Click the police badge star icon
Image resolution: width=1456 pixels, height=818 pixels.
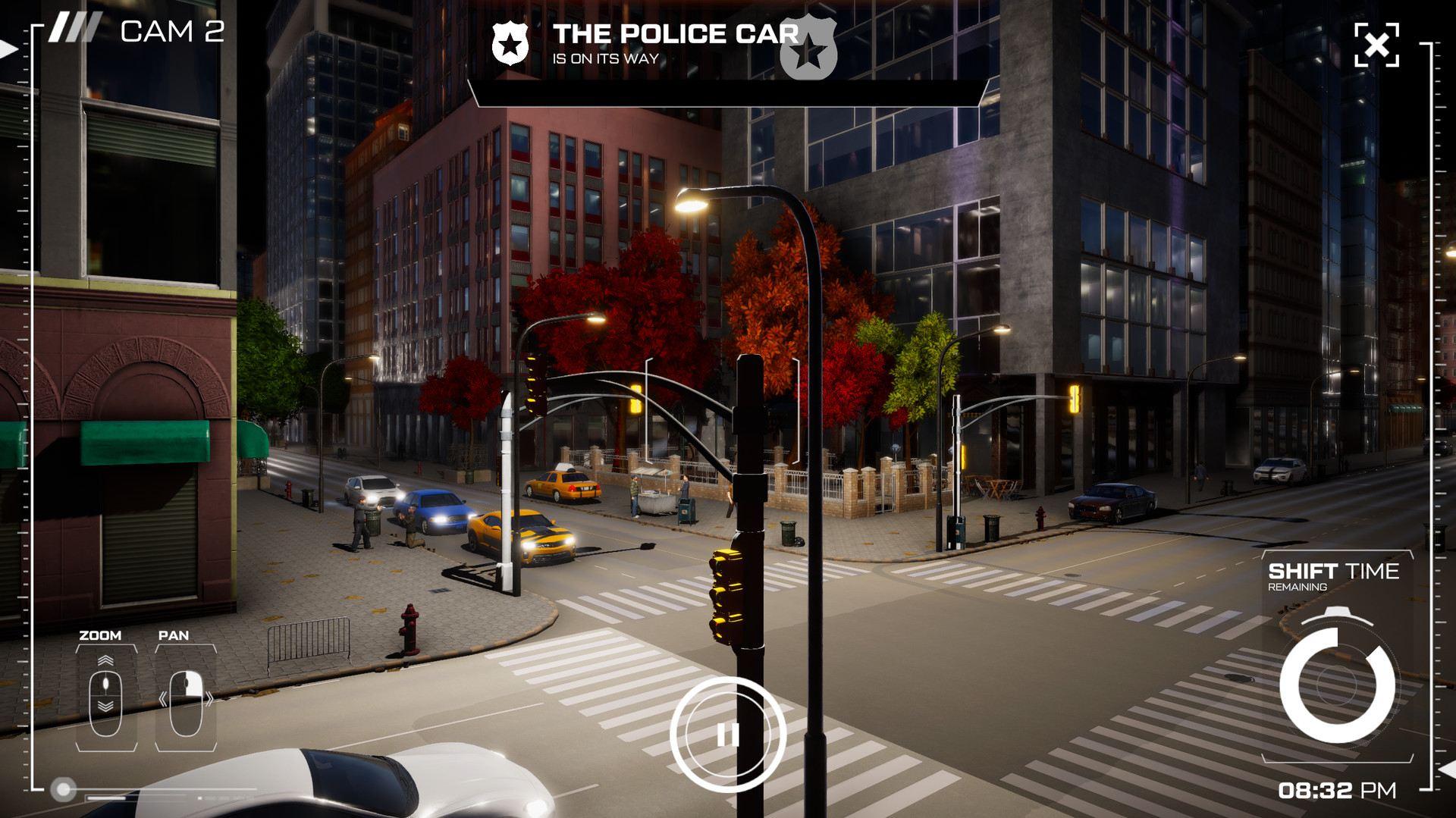510,44
